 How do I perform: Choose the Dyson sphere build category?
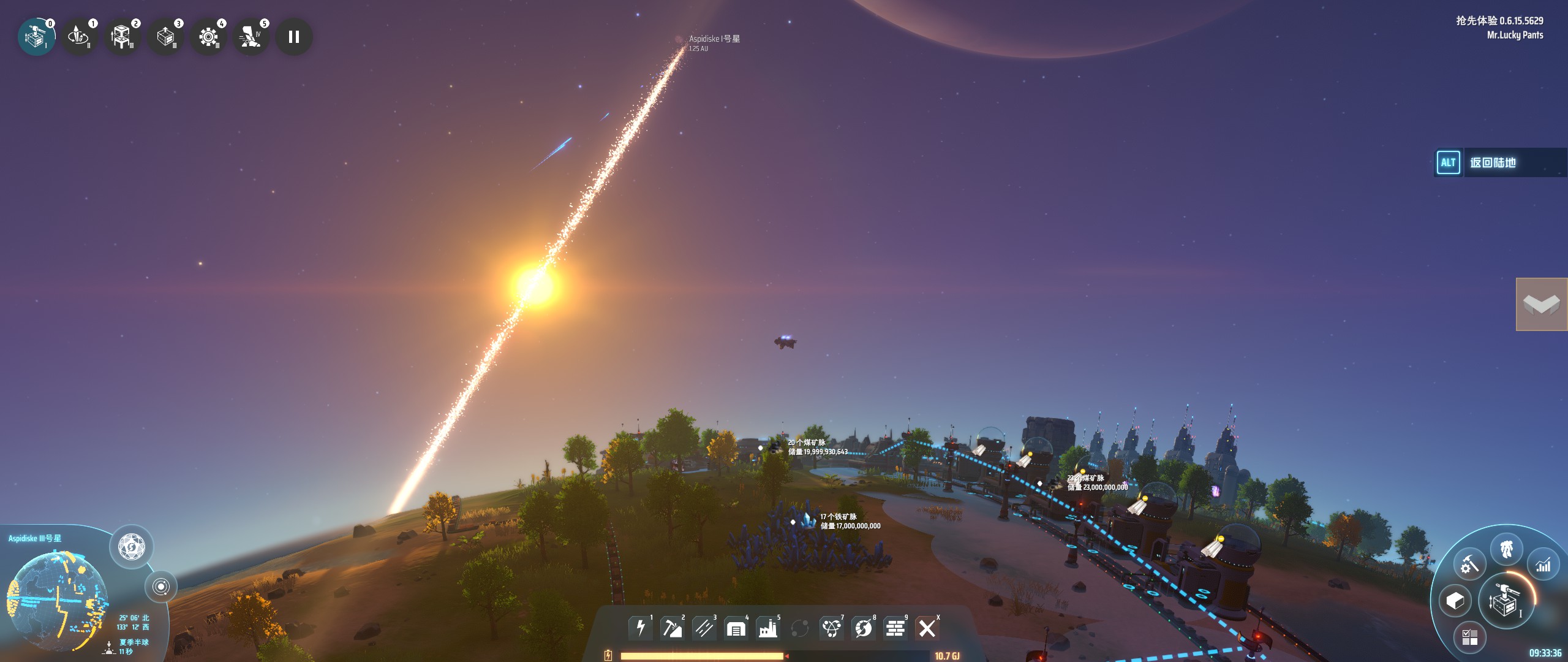(863, 628)
